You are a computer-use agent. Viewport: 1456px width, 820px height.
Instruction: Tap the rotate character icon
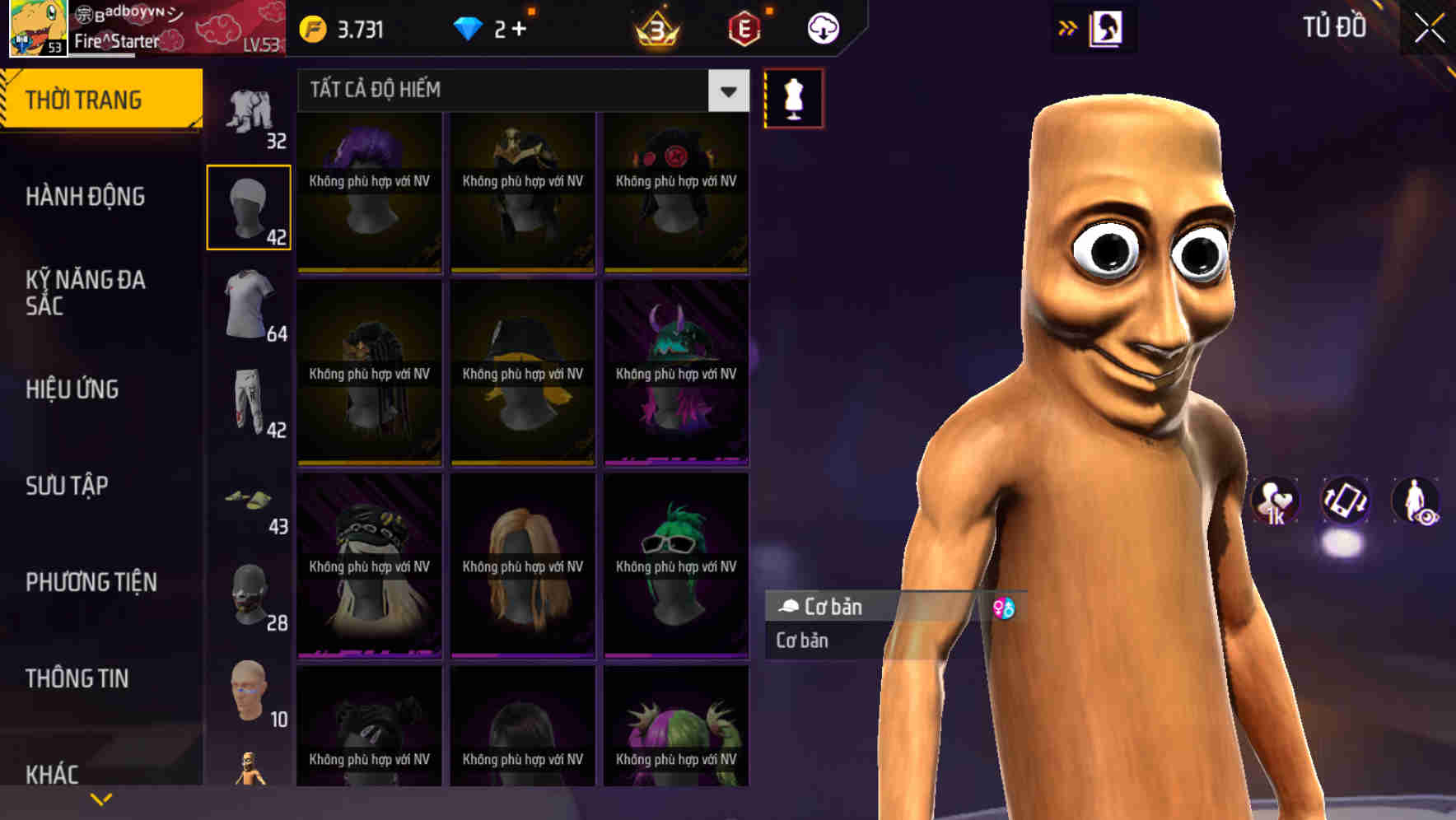pyautogui.click(x=1344, y=502)
